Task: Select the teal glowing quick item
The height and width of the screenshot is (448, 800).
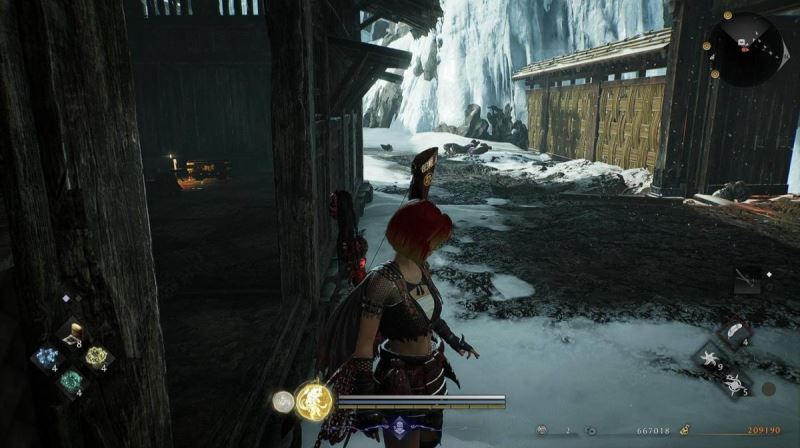Action: [x=71, y=381]
